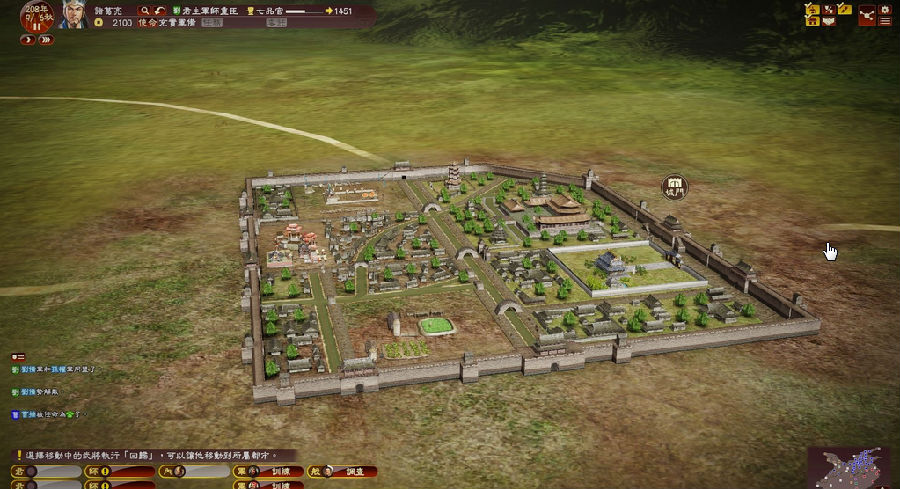Click the curved return arrow icon
Image resolution: width=900 pixels, height=489 pixels.
point(159,10)
